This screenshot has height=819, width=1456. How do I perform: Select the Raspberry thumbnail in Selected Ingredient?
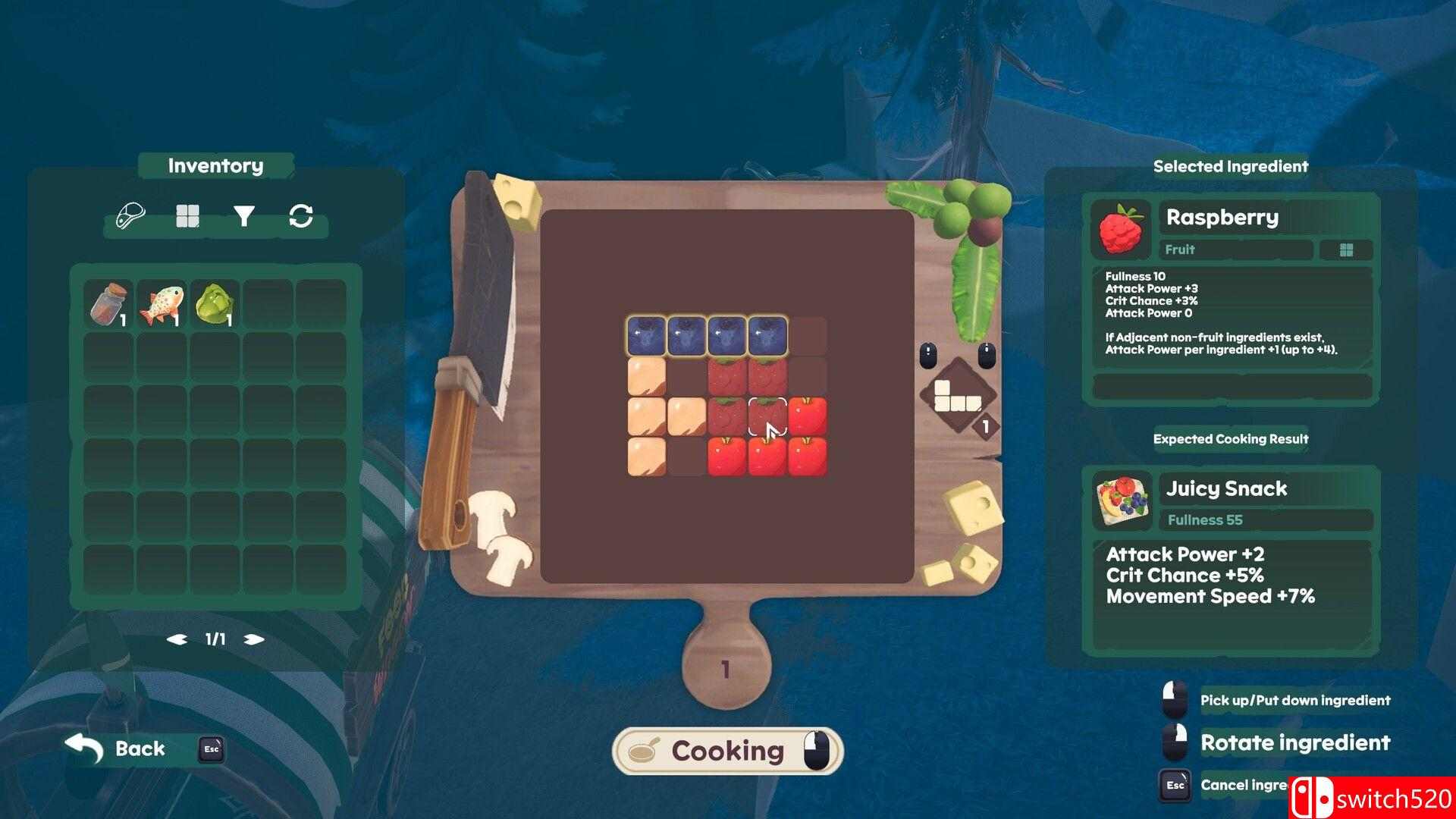[1120, 228]
